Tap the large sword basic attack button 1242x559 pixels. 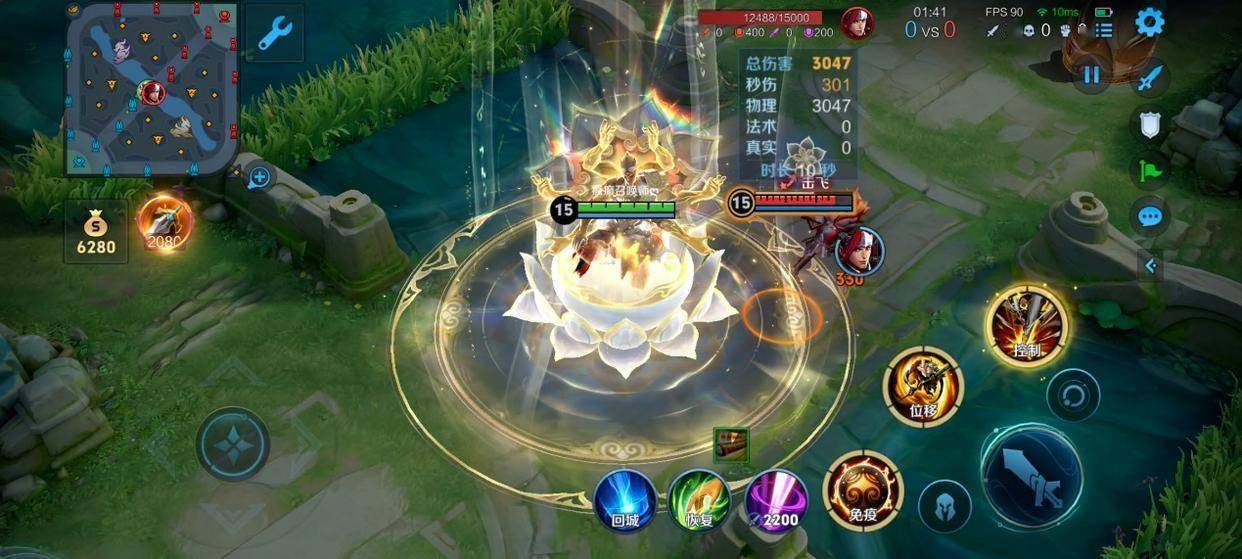tap(1031, 474)
